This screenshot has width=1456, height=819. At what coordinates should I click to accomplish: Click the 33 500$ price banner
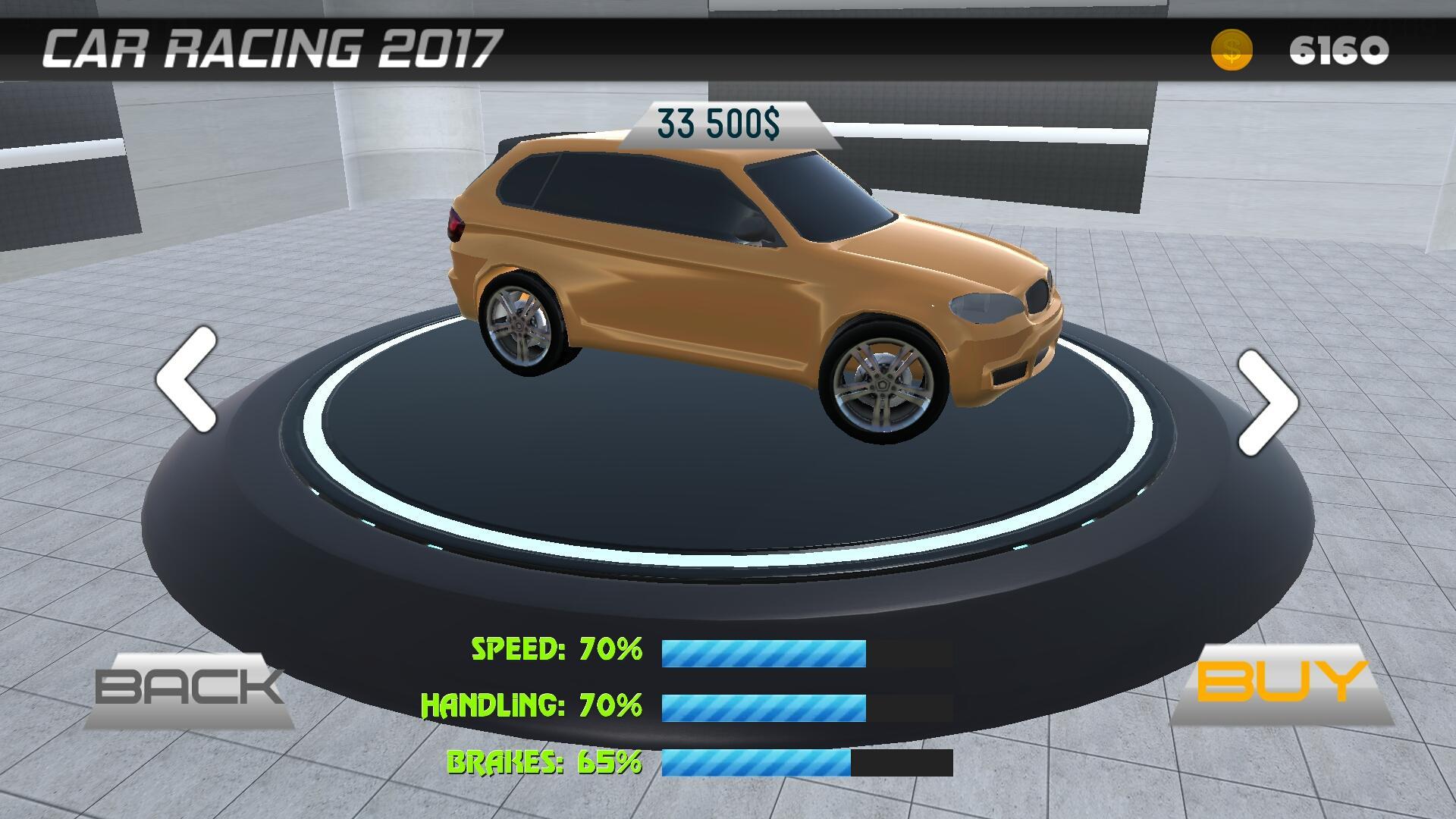pos(717,121)
